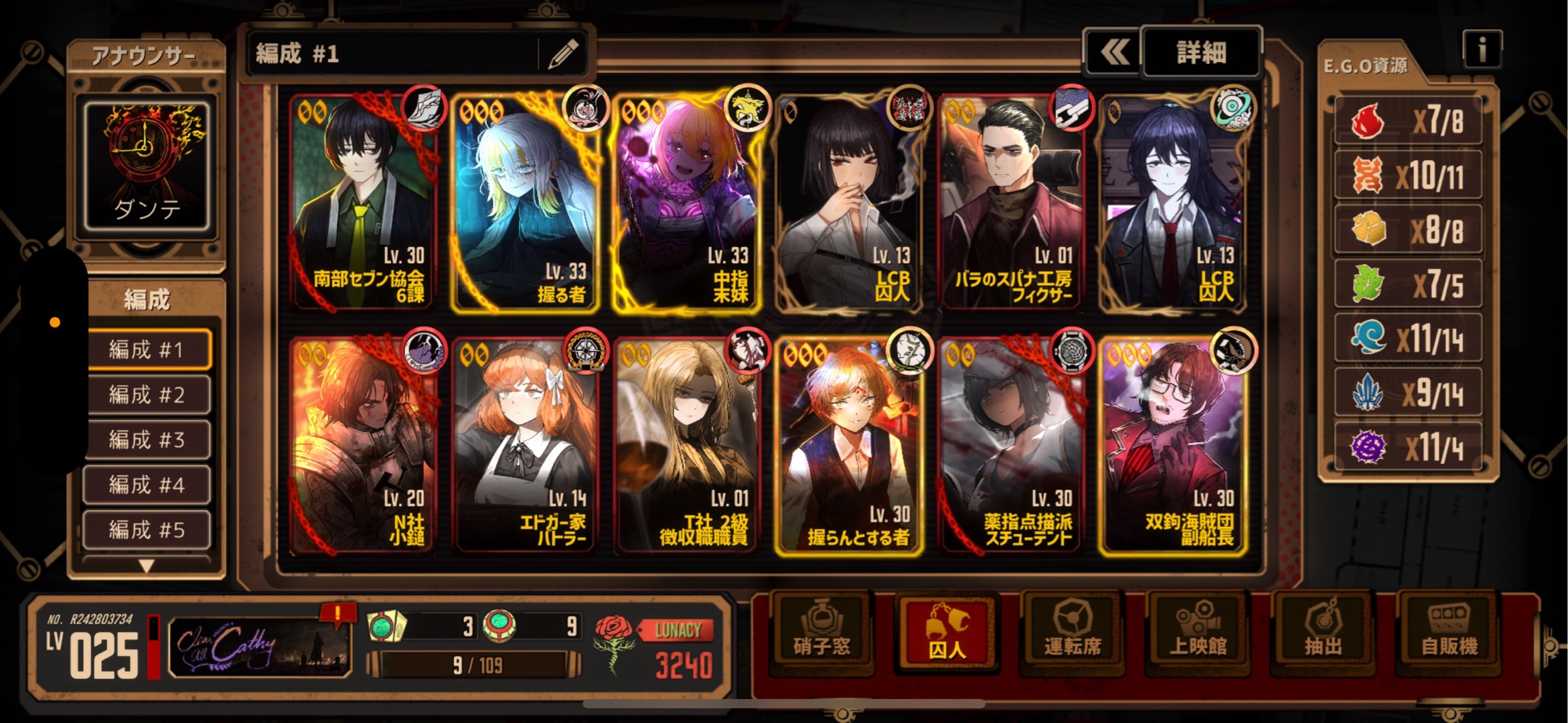Switch to 編成 #2 formation
The width and height of the screenshot is (1568, 723).
[147, 394]
